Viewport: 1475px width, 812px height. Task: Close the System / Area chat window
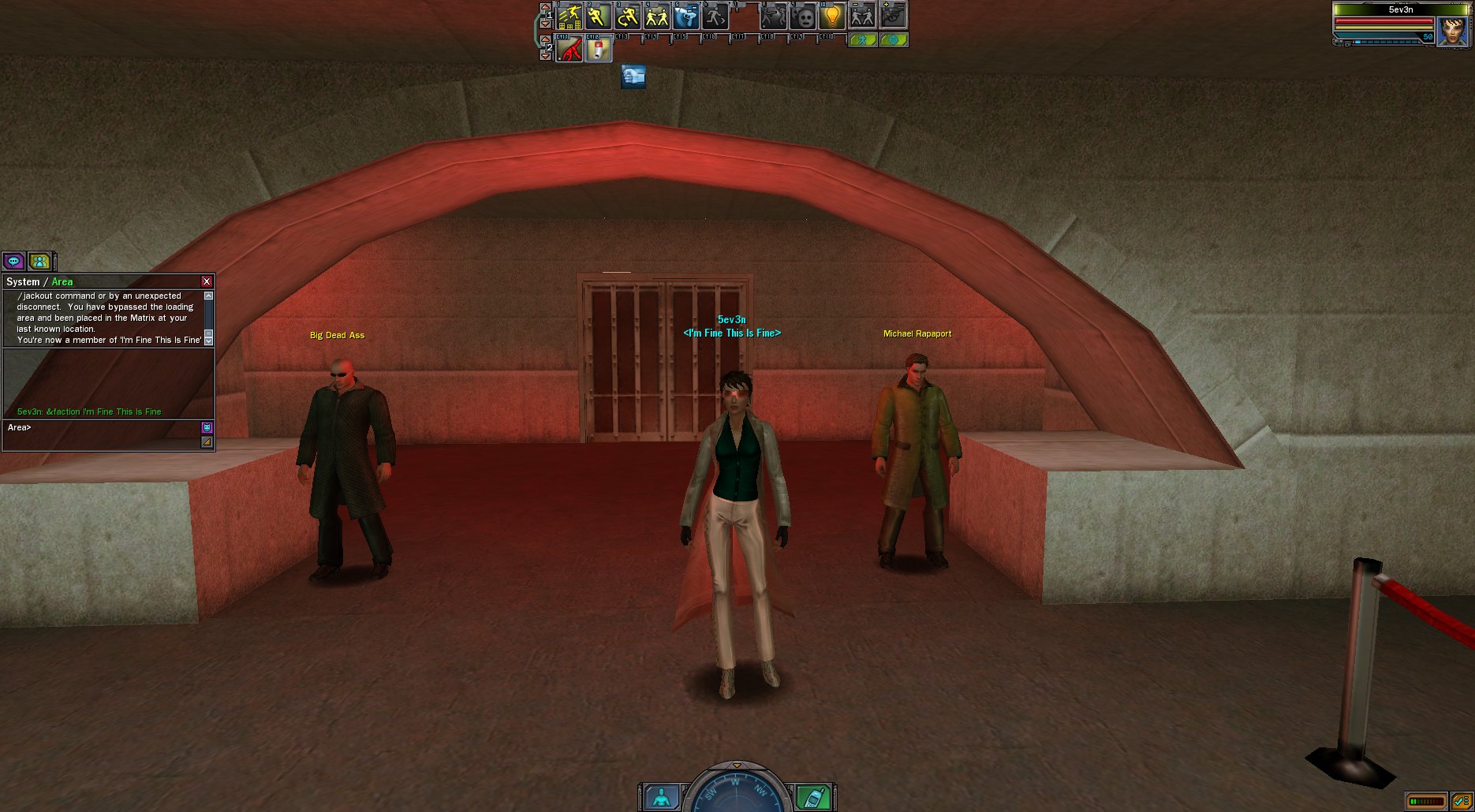pyautogui.click(x=207, y=281)
